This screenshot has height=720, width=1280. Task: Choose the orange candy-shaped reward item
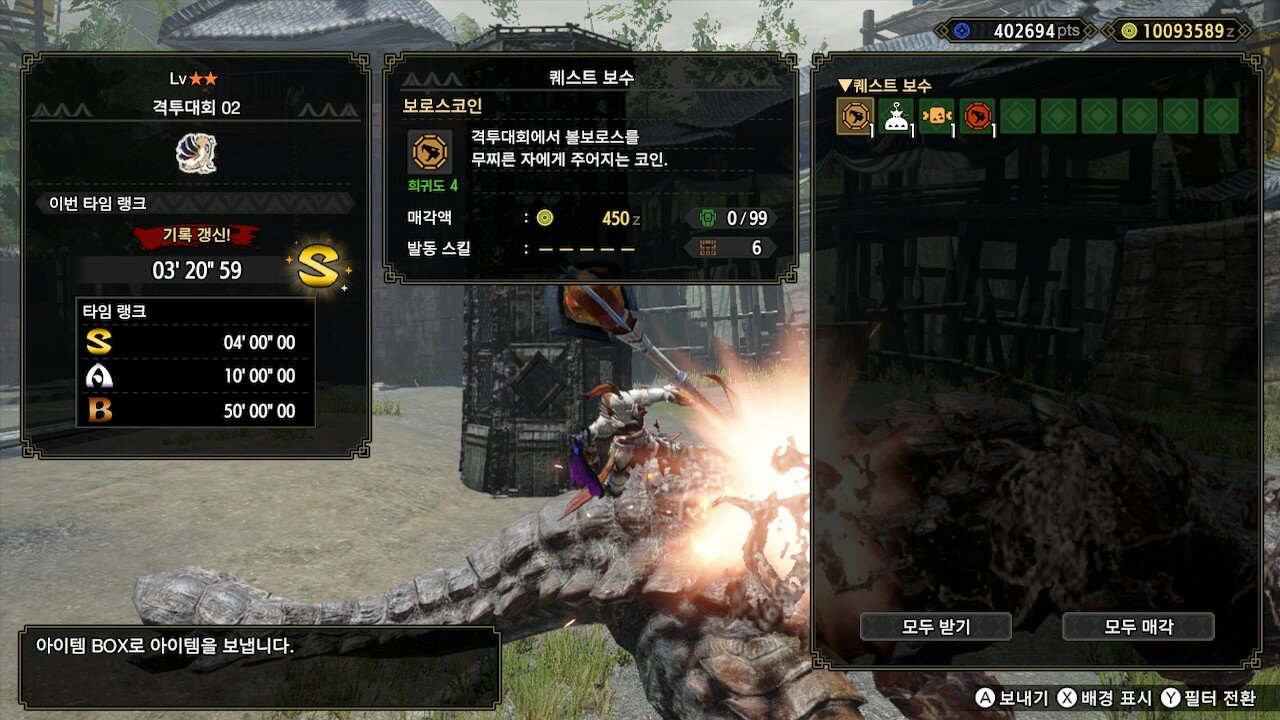click(937, 116)
